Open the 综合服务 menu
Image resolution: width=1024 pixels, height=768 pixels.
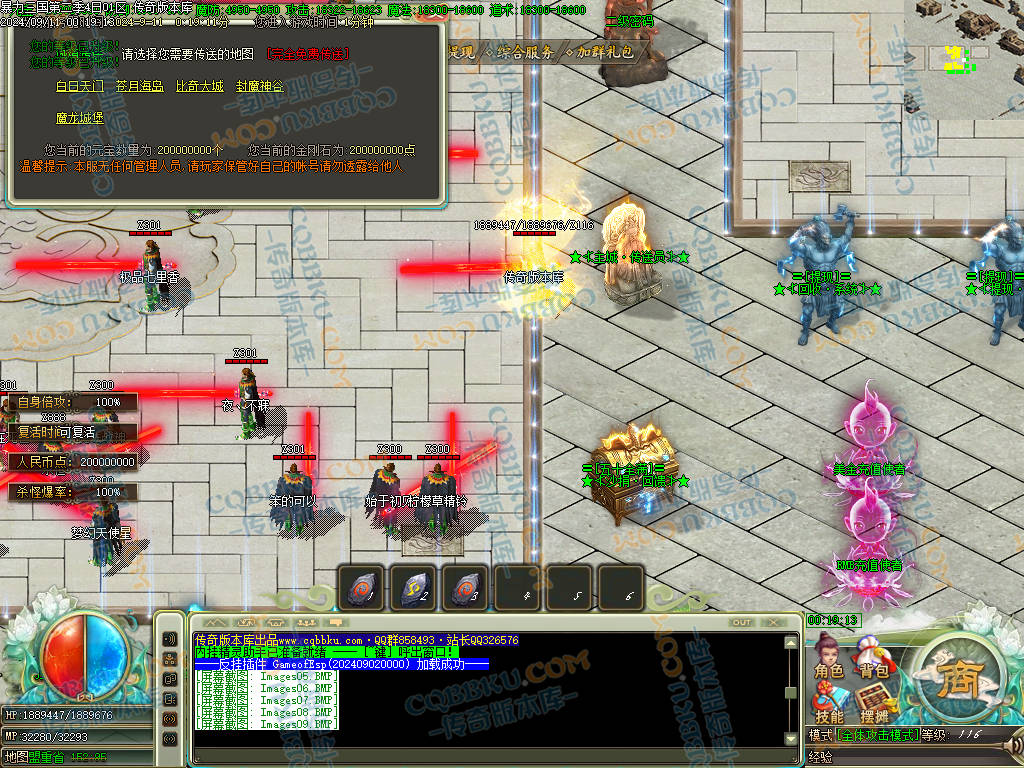pyautogui.click(x=523, y=53)
